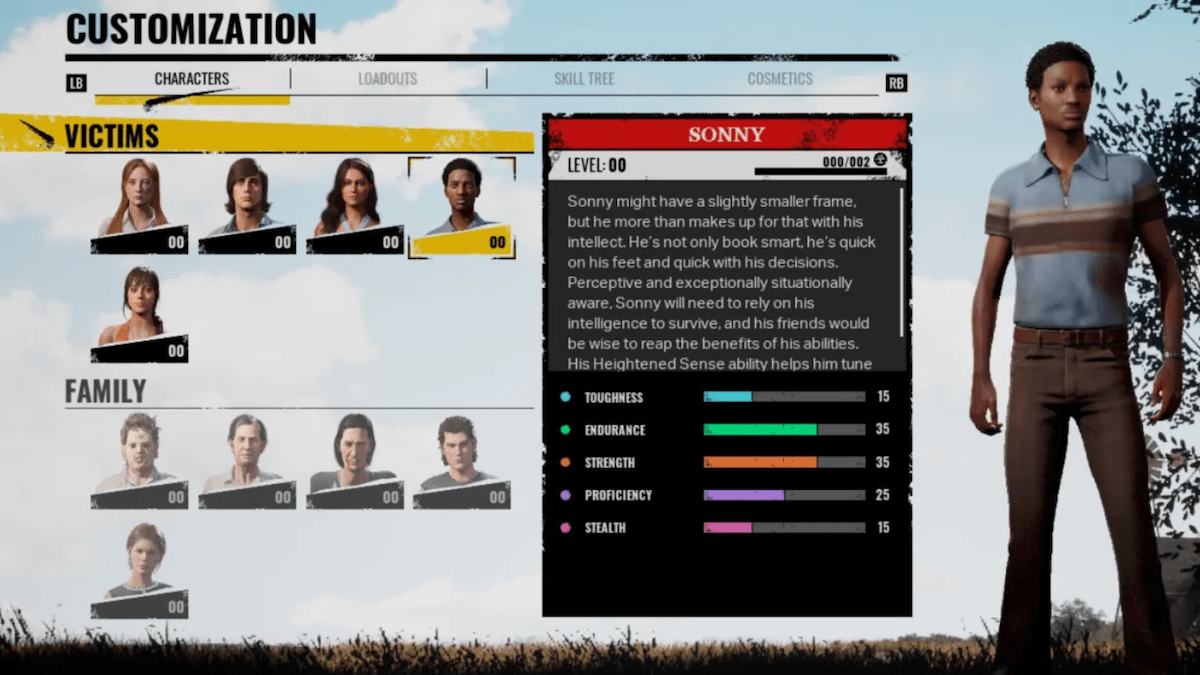The height and width of the screenshot is (675, 1200).
Task: Choose the female family member Sissy
Action: (x=140, y=570)
